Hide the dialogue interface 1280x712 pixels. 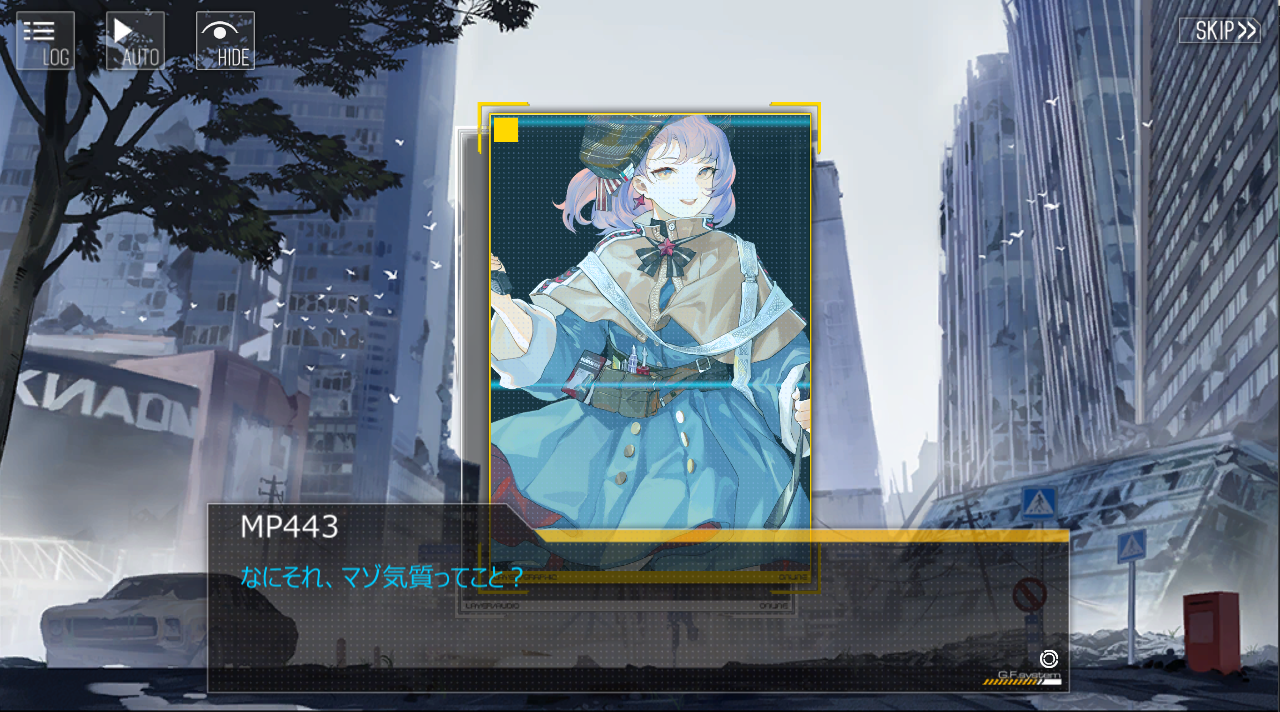tap(225, 41)
